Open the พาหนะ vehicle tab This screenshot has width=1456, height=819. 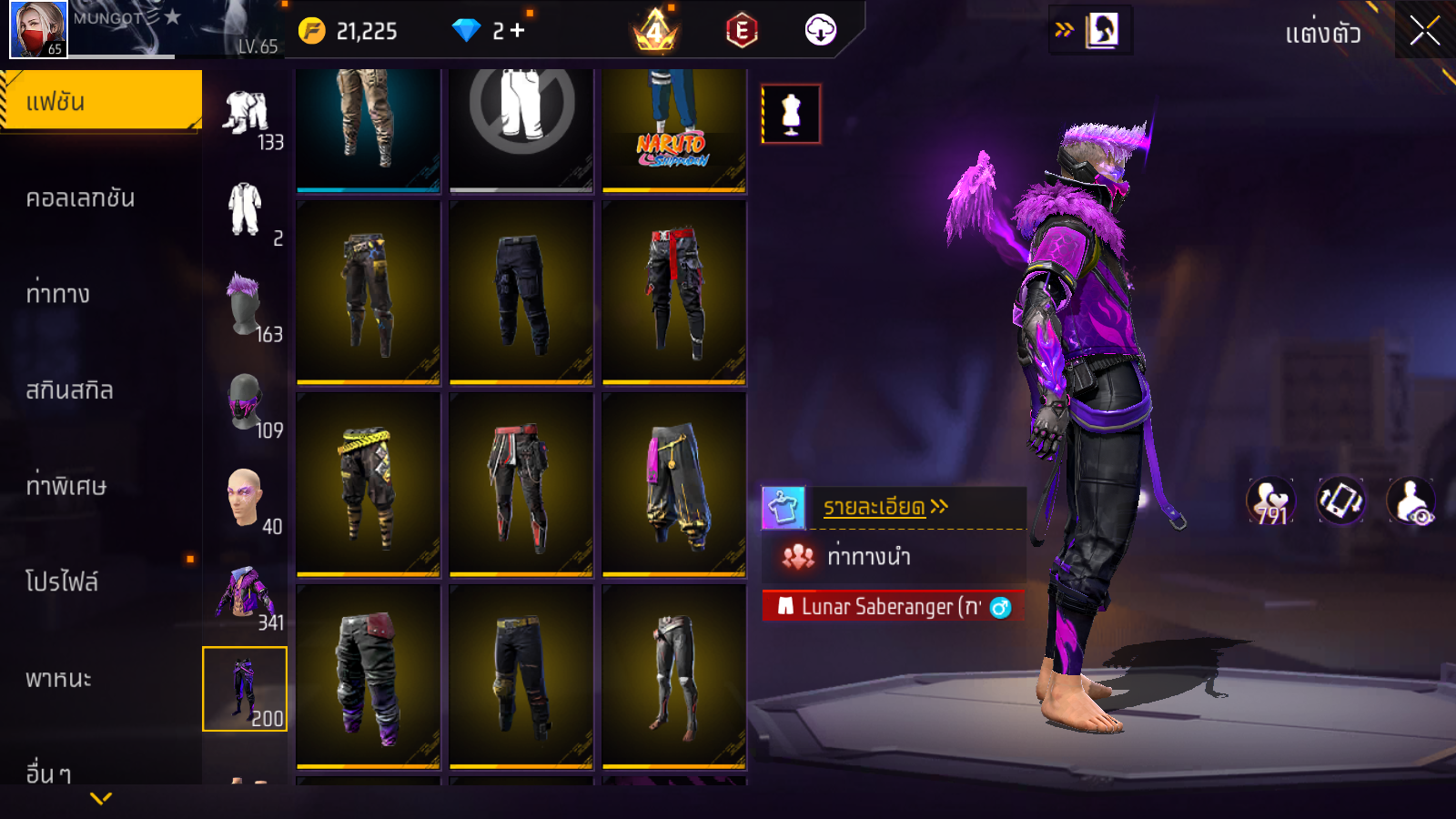58,679
